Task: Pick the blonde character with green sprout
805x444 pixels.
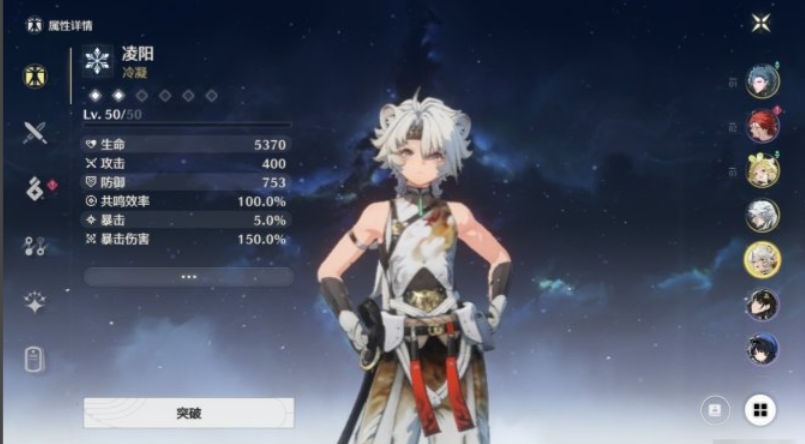Action: pyautogui.click(x=762, y=171)
